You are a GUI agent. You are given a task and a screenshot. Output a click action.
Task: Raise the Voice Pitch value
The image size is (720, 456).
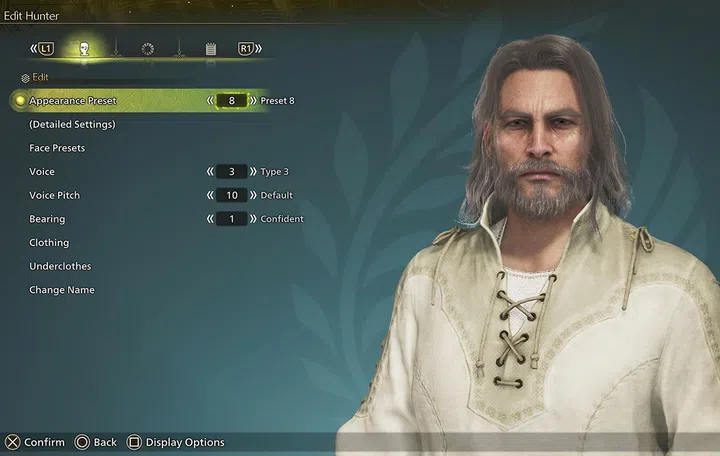[253, 195]
